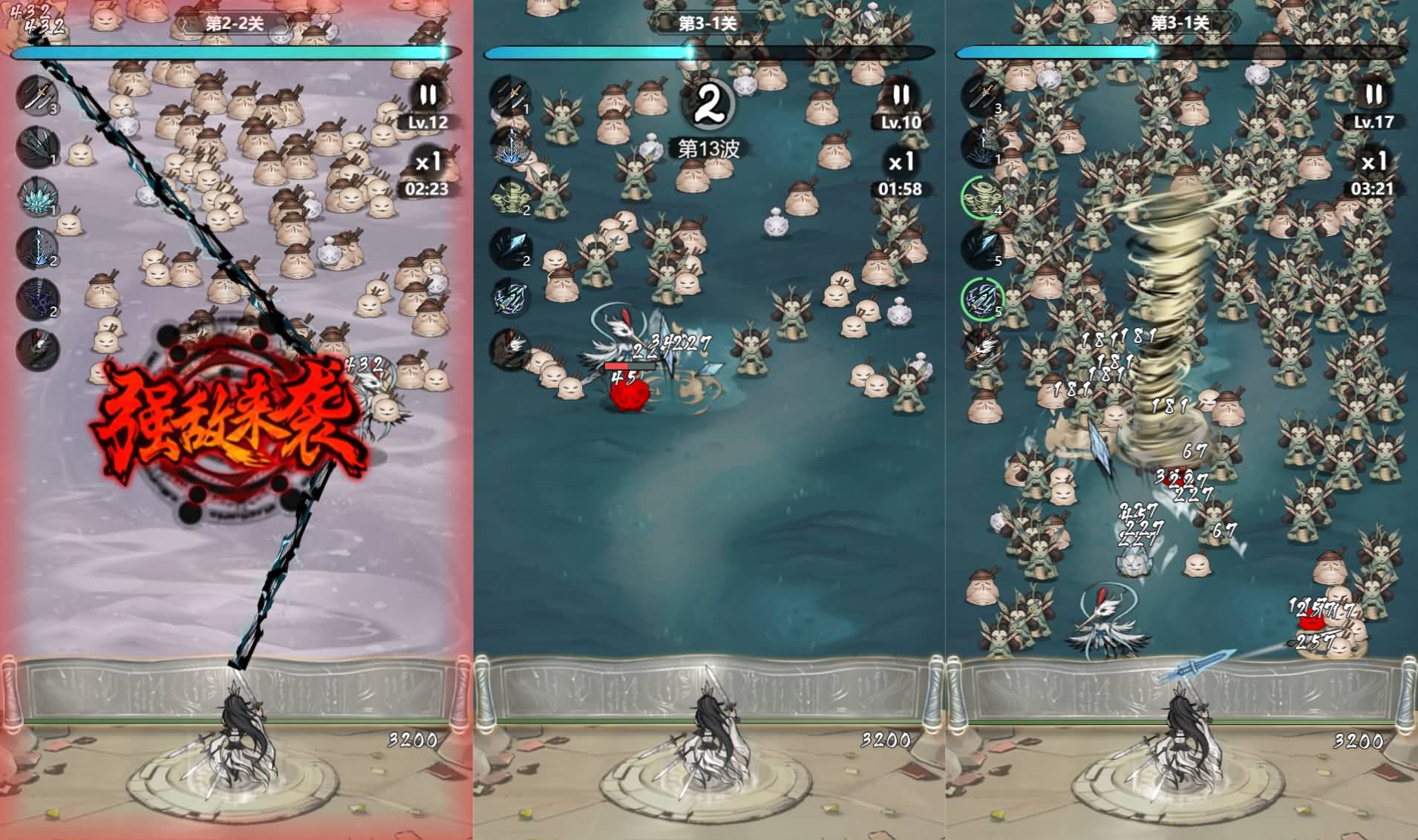This screenshot has height=840, width=1418.
Task: Pause the game above the Lv.12 label
Action: [428, 95]
